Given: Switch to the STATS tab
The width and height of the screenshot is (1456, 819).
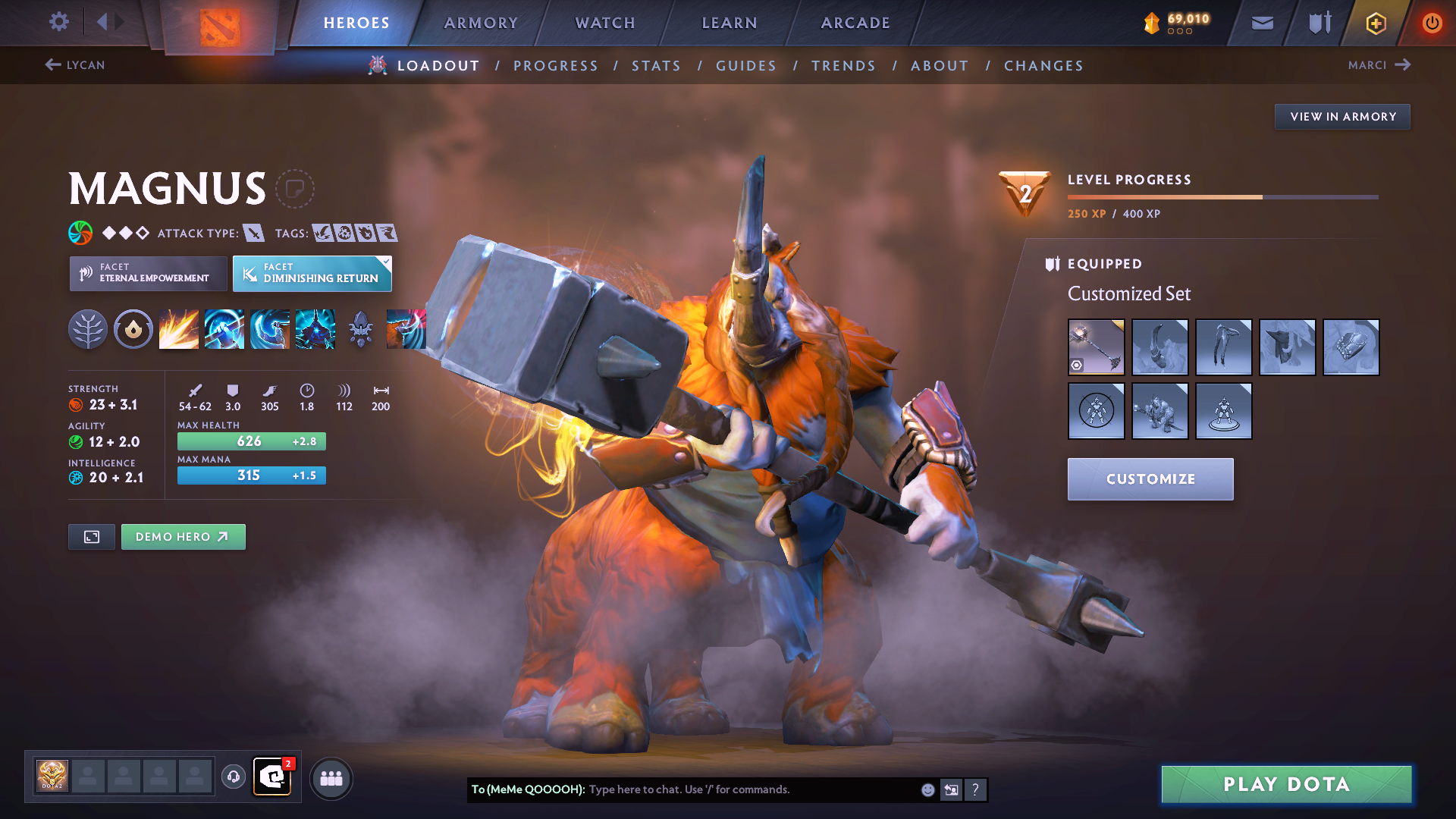Looking at the screenshot, I should click(656, 65).
